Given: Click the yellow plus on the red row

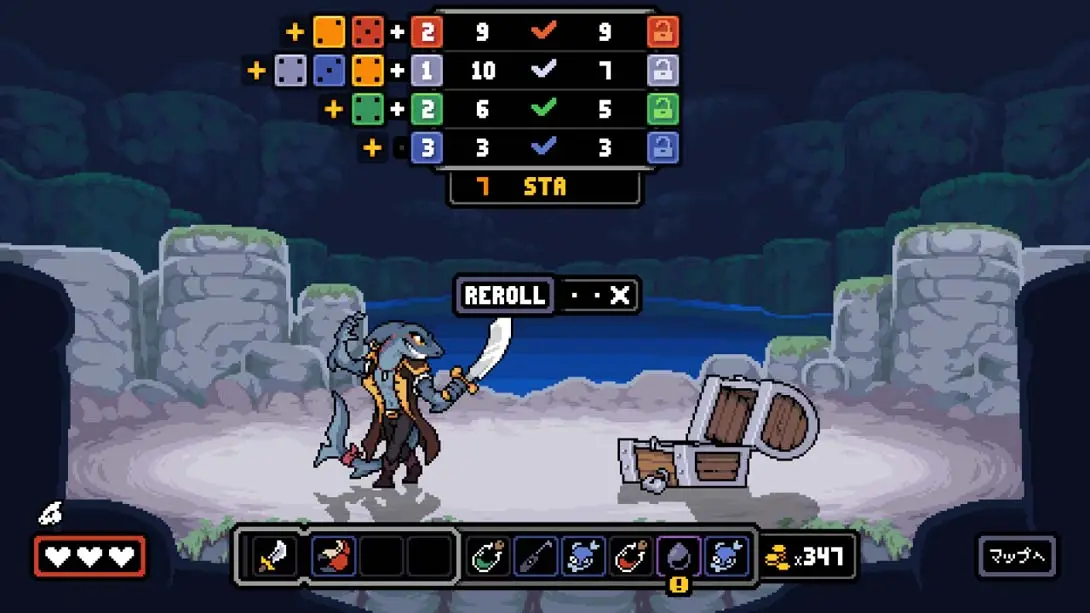Looking at the screenshot, I should [x=295, y=32].
